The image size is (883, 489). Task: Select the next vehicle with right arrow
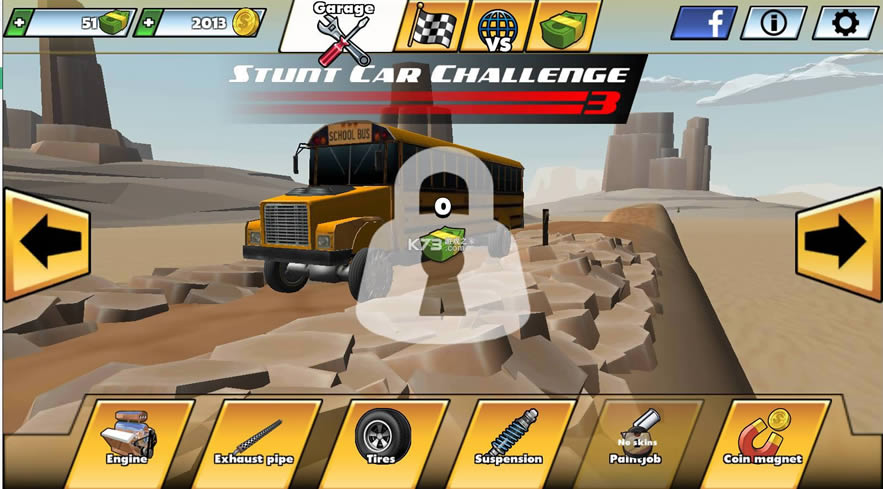[x=838, y=243]
